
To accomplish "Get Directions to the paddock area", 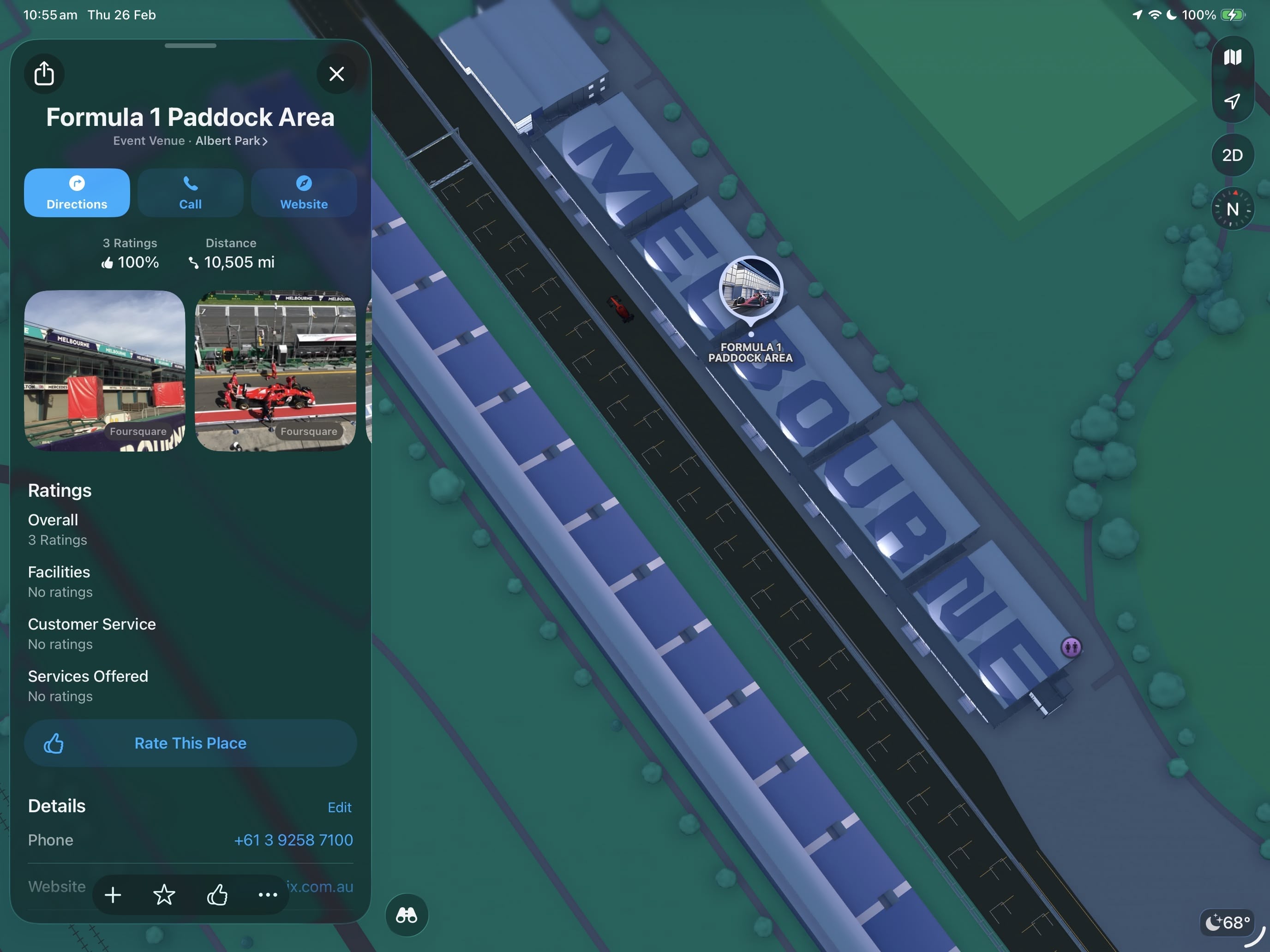I will [76, 192].
